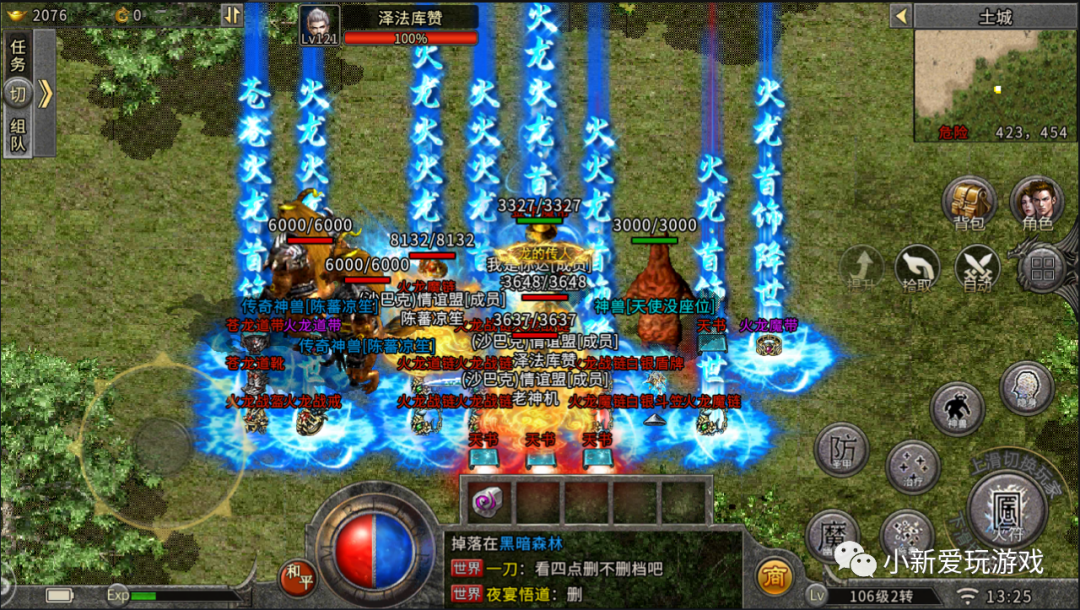
Task: Tap the 拾取 pickup button
Action: pos(917,268)
